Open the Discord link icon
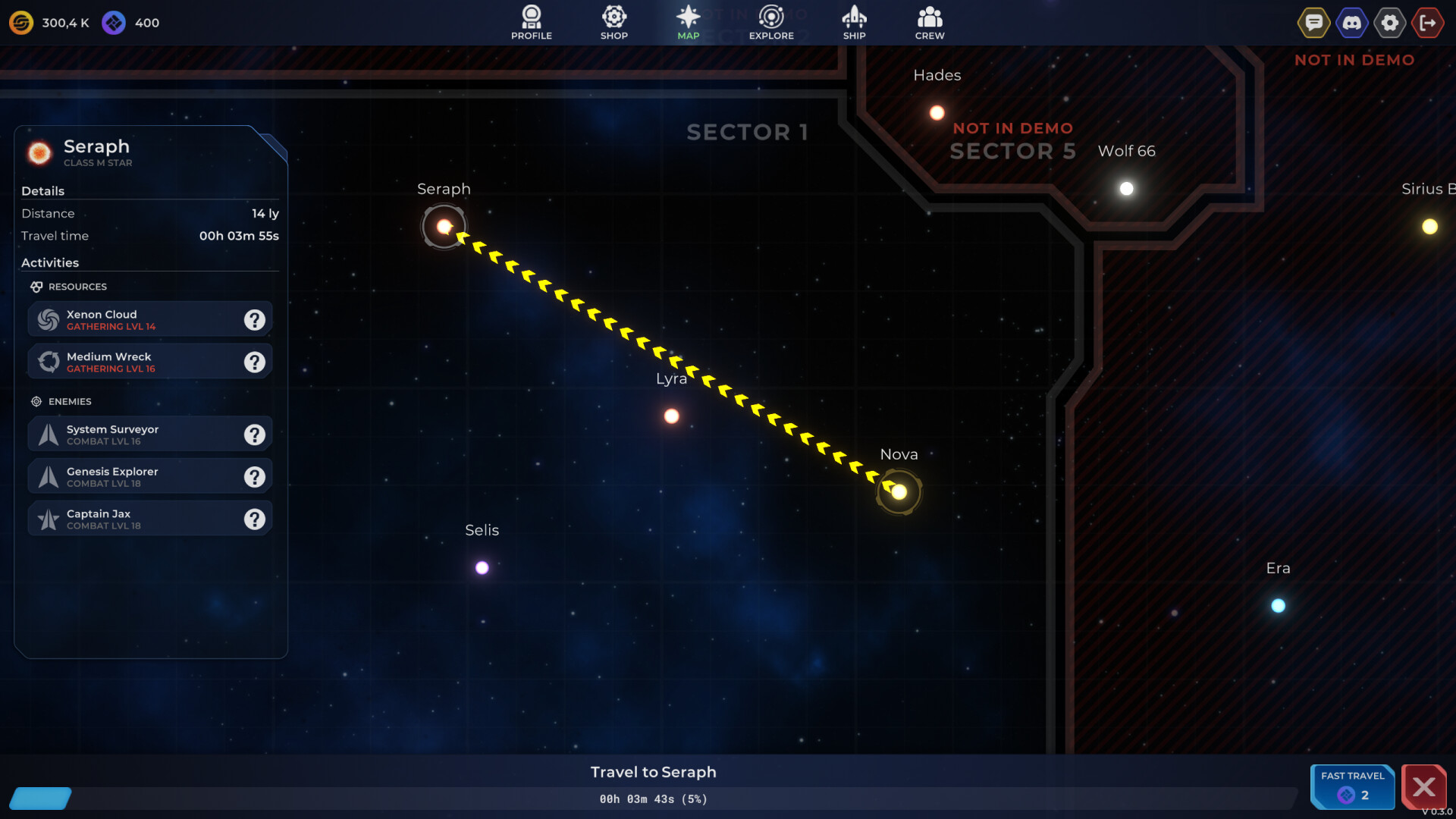This screenshot has height=819, width=1456. [x=1351, y=22]
